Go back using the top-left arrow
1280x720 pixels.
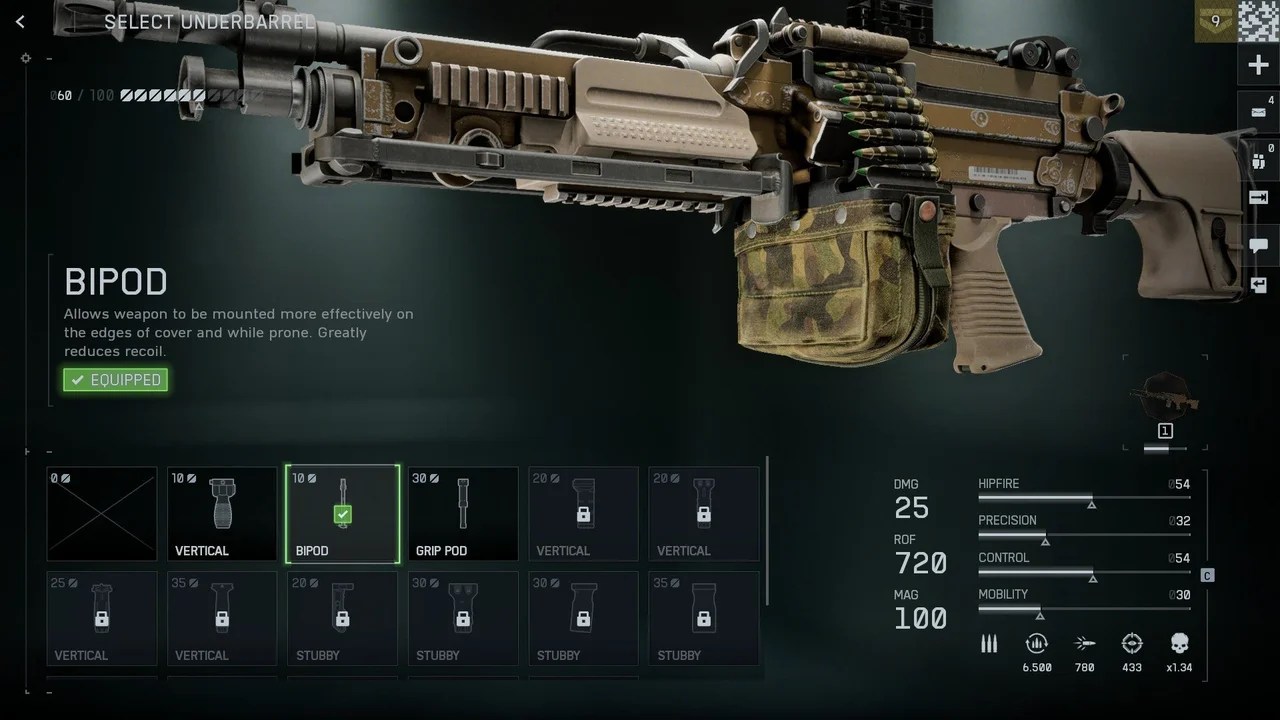20,21
